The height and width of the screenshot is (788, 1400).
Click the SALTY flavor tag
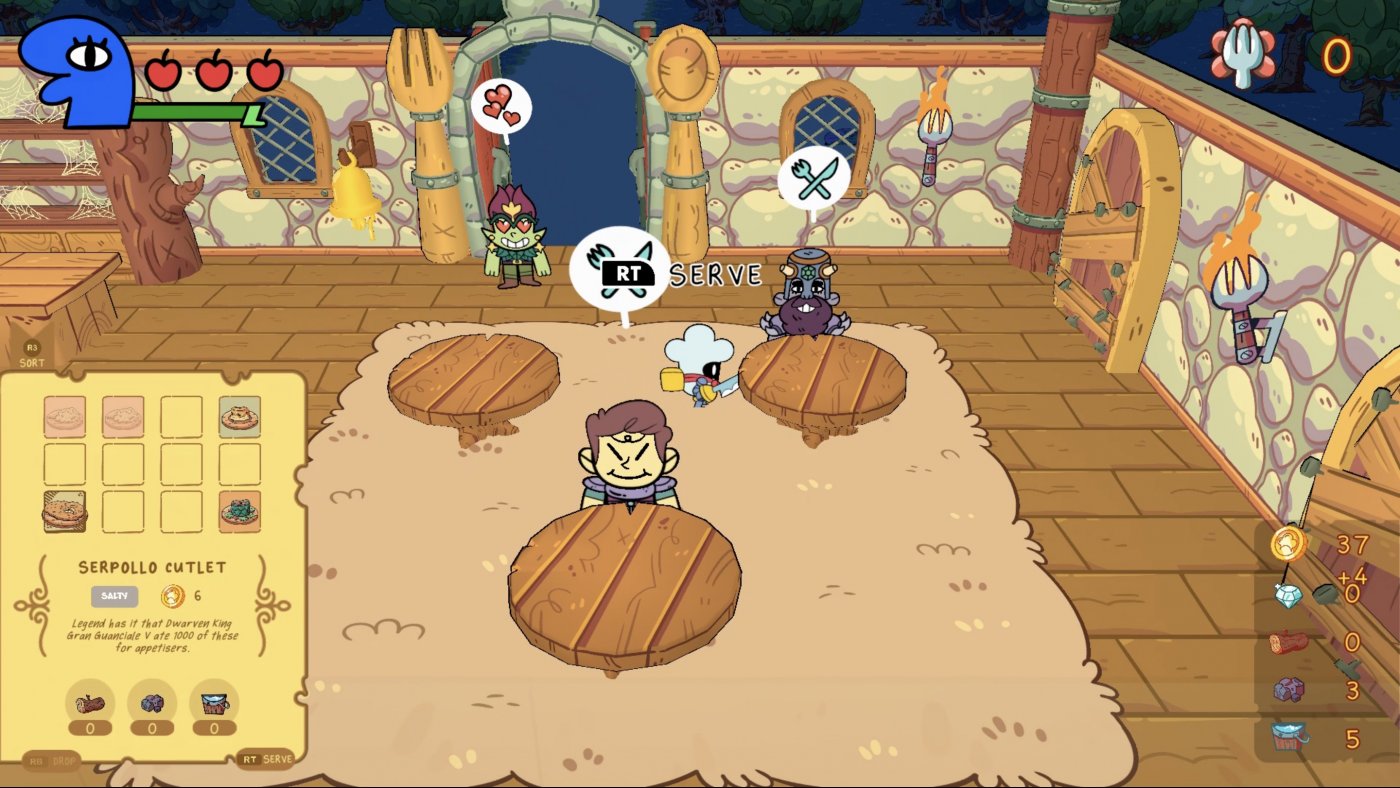coord(114,595)
